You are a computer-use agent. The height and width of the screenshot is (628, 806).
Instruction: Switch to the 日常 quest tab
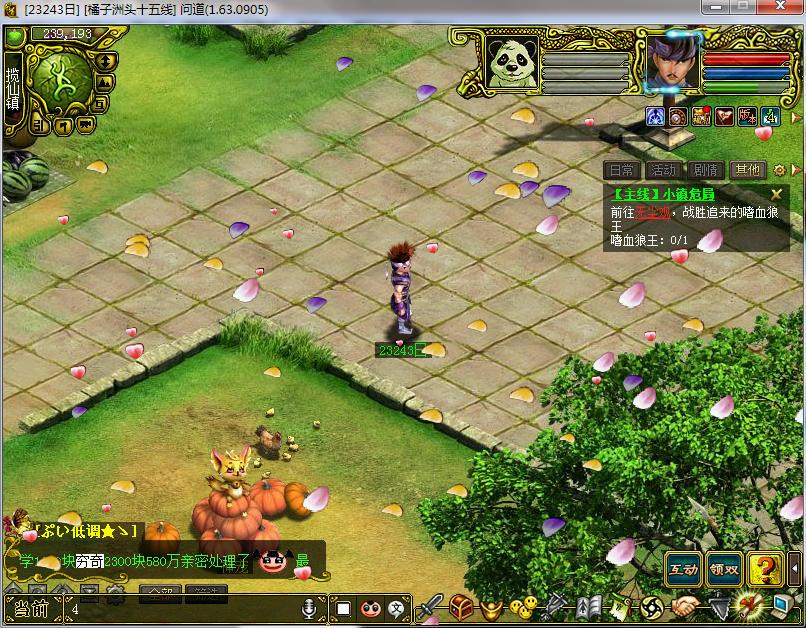(621, 170)
